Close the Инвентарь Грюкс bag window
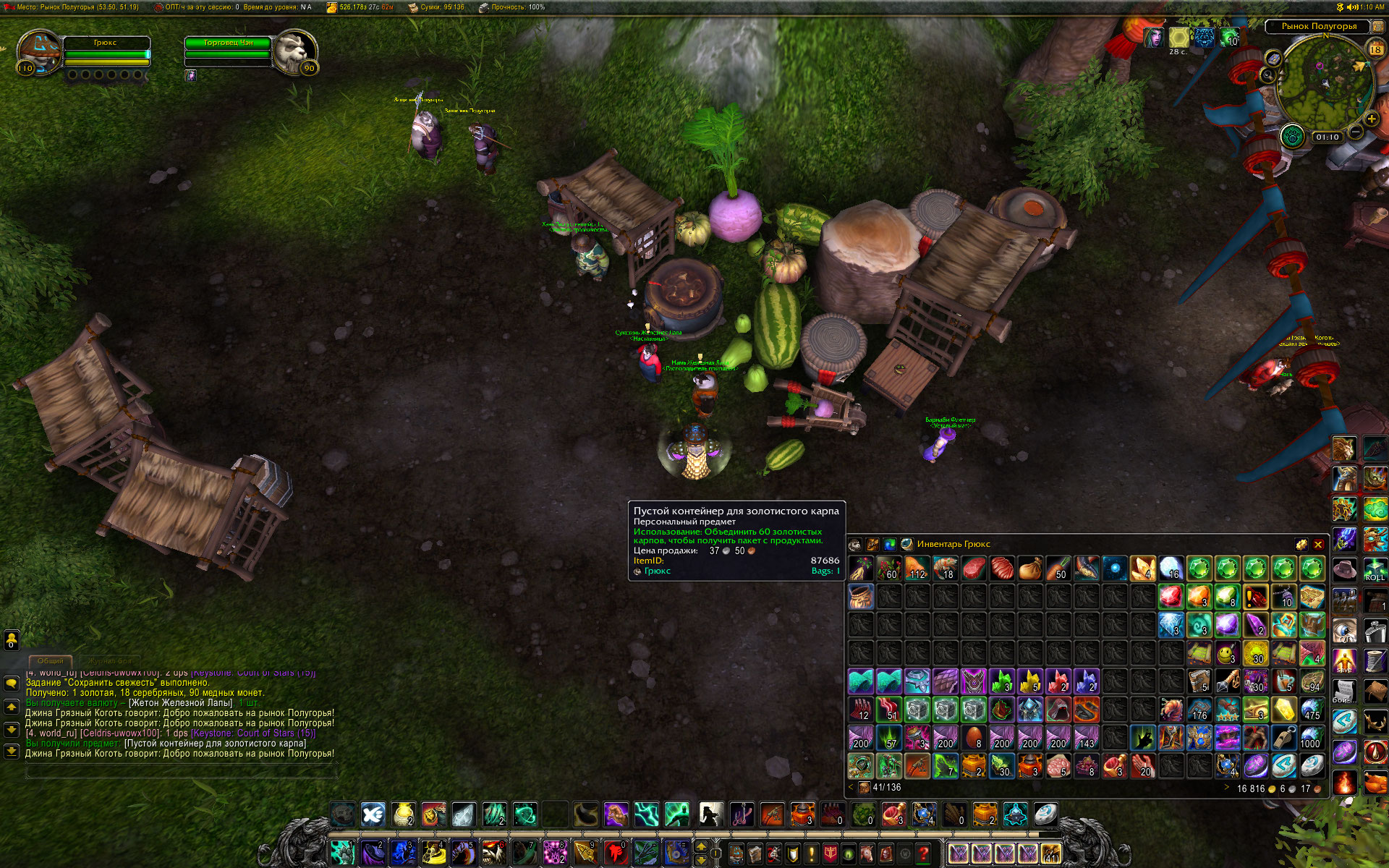This screenshot has height=868, width=1389. [x=1318, y=545]
